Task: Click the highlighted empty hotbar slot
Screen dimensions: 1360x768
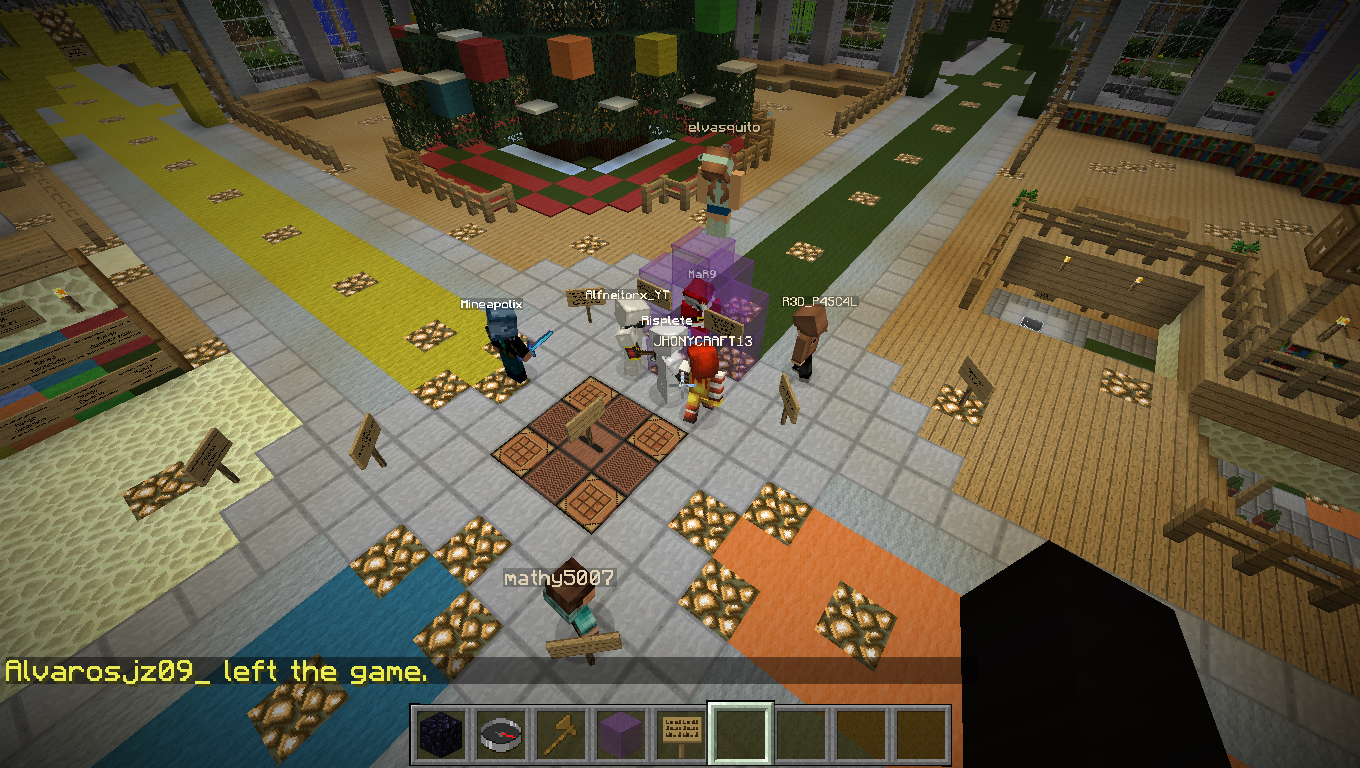Action: (740, 735)
